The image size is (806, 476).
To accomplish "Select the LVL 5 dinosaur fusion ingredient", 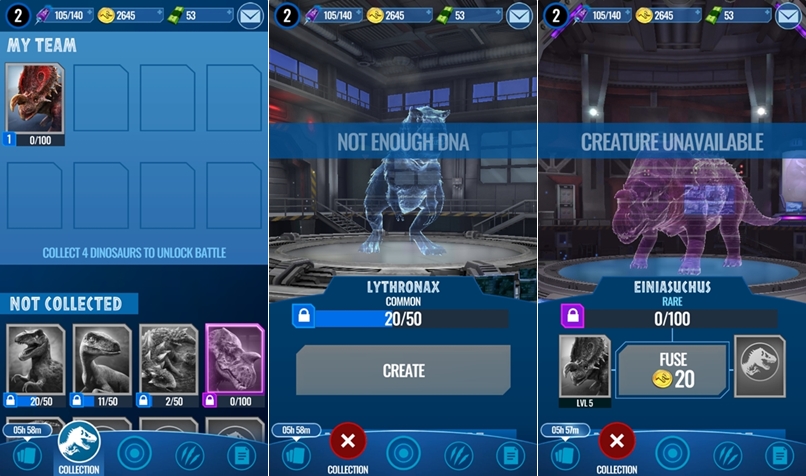I will click(584, 366).
